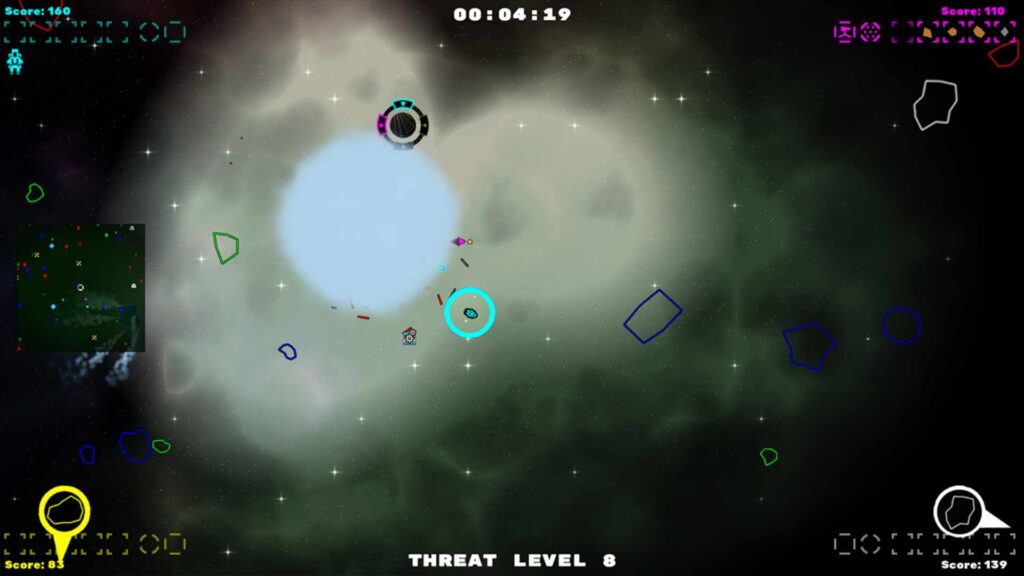Click the cyan circular ability slot

pos(150,32)
